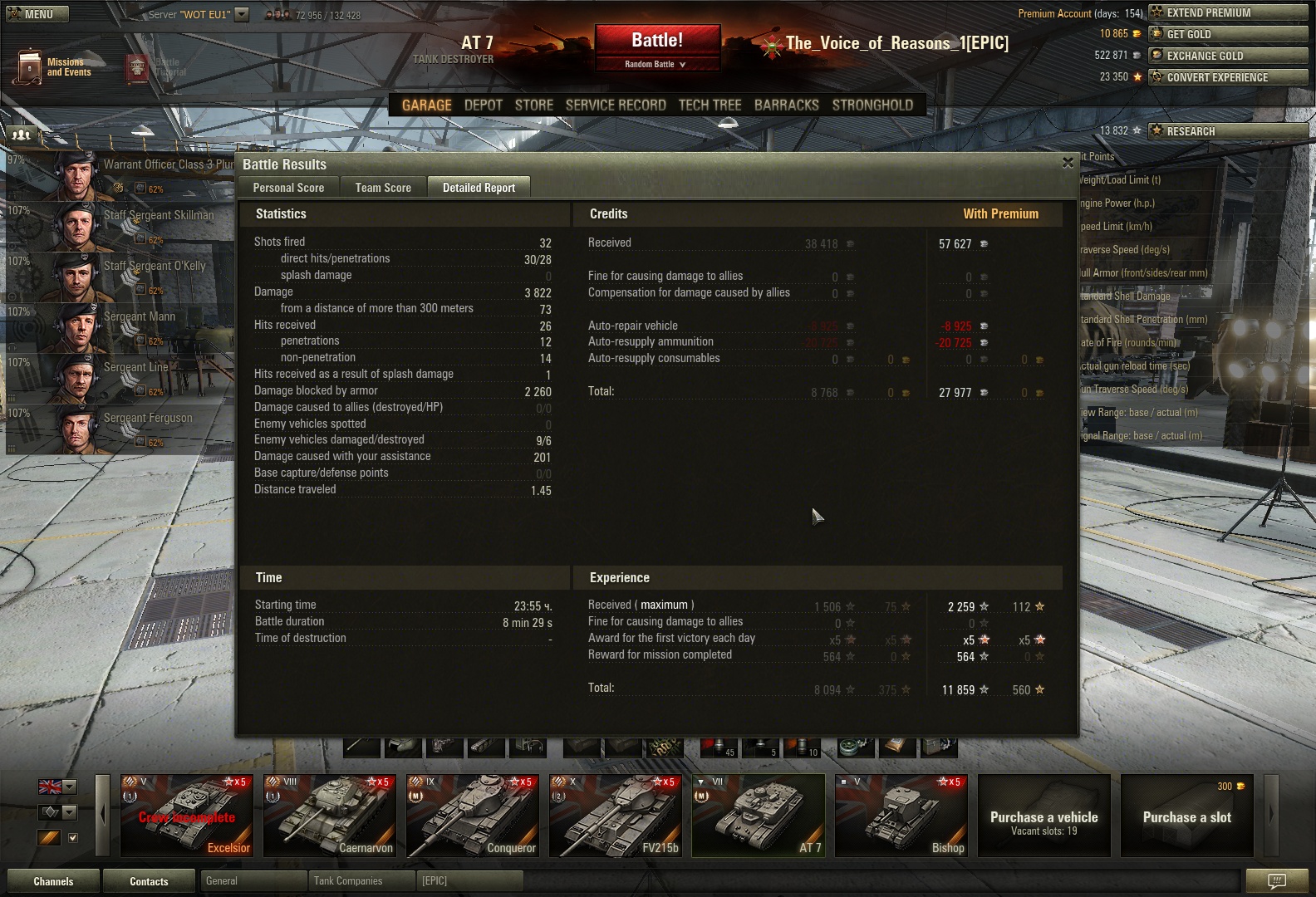Open the TECH TREE screen
The height and width of the screenshot is (897, 1316).
[710, 105]
